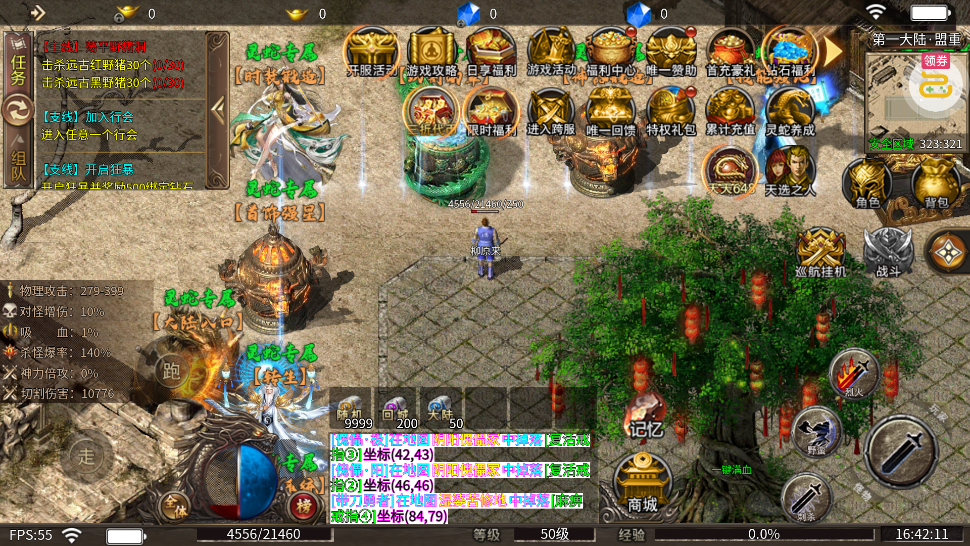The height and width of the screenshot is (546, 970).
Task: Switch to the 组队 team tab
Action: (19, 164)
